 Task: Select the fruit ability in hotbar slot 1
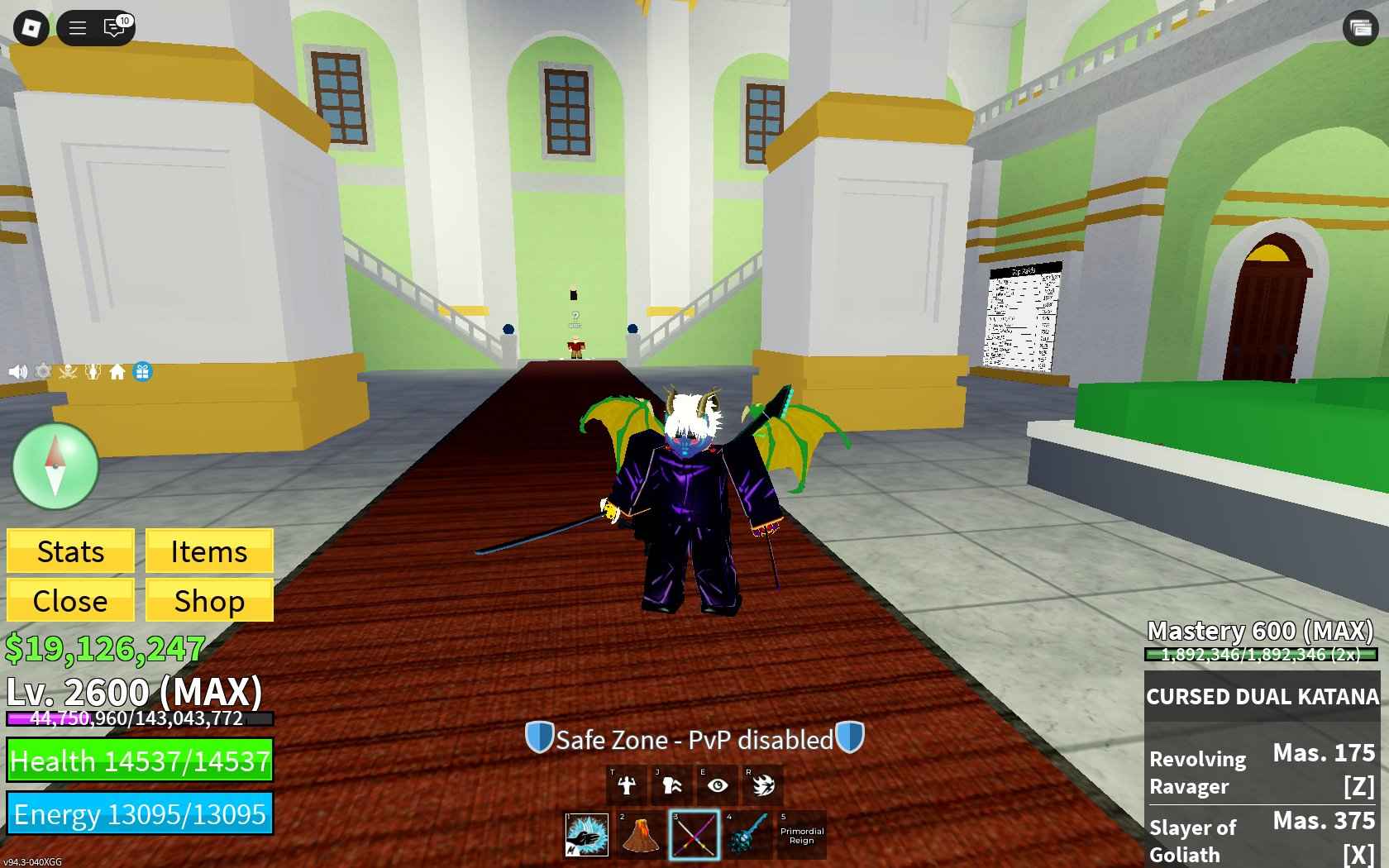(x=587, y=835)
